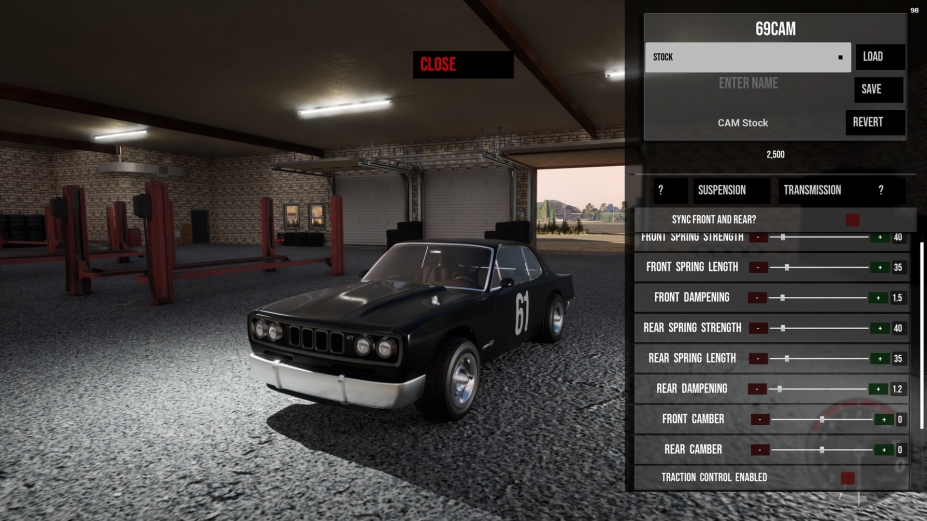The width and height of the screenshot is (927, 521).
Task: Increase Rear Spring Strength with plus button
Action: 879,328
